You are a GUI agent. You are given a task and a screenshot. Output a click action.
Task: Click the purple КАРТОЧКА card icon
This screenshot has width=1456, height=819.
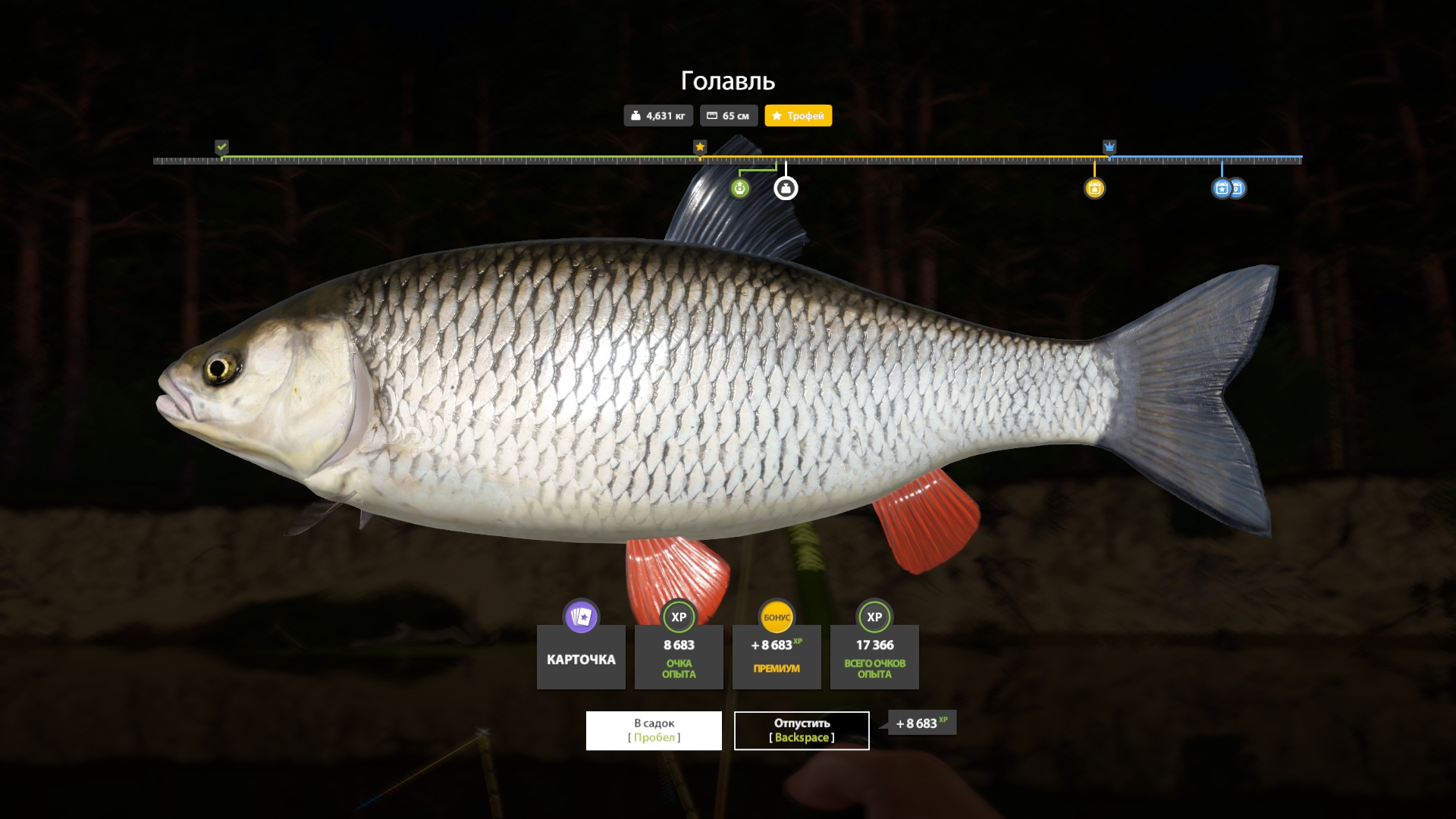[580, 616]
